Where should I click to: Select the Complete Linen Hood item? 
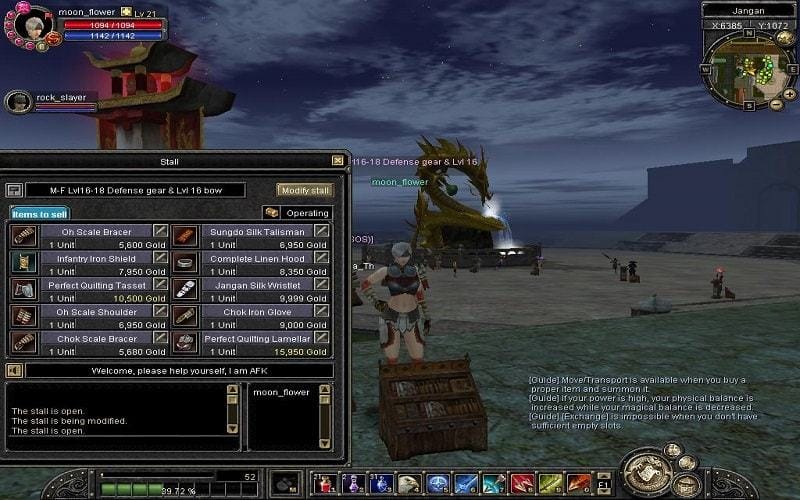pyautogui.click(x=256, y=258)
